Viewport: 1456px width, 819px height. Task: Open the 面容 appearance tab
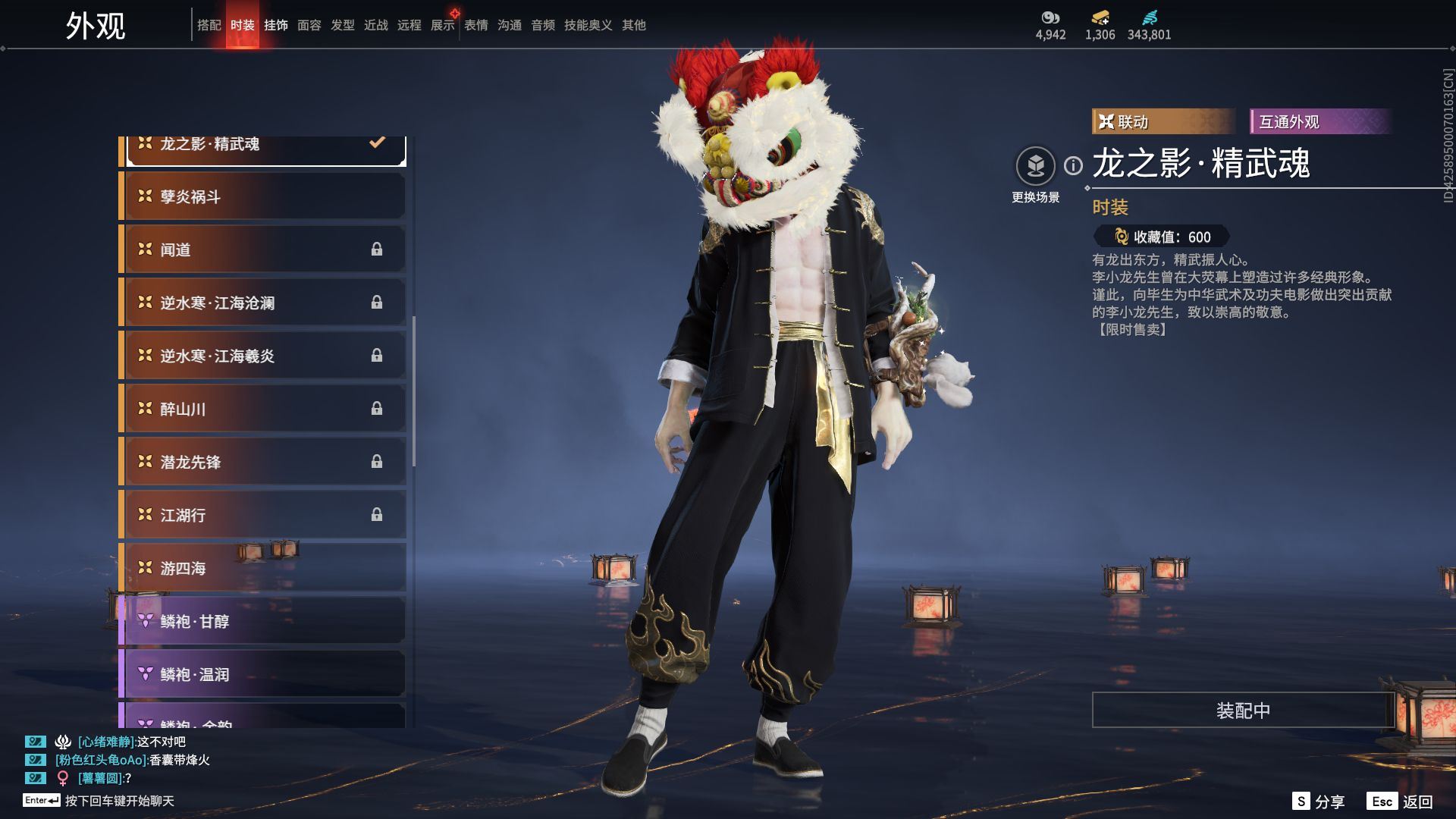[309, 25]
